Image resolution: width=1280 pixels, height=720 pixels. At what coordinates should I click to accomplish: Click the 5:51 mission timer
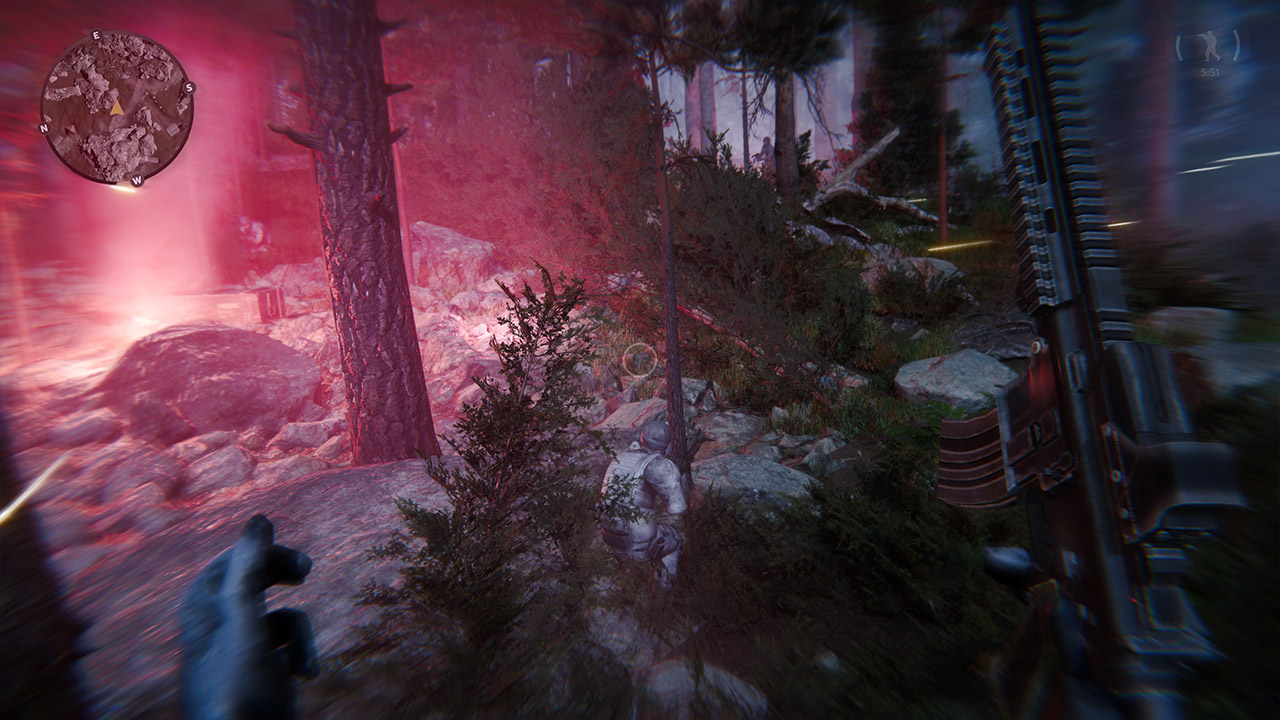1211,72
